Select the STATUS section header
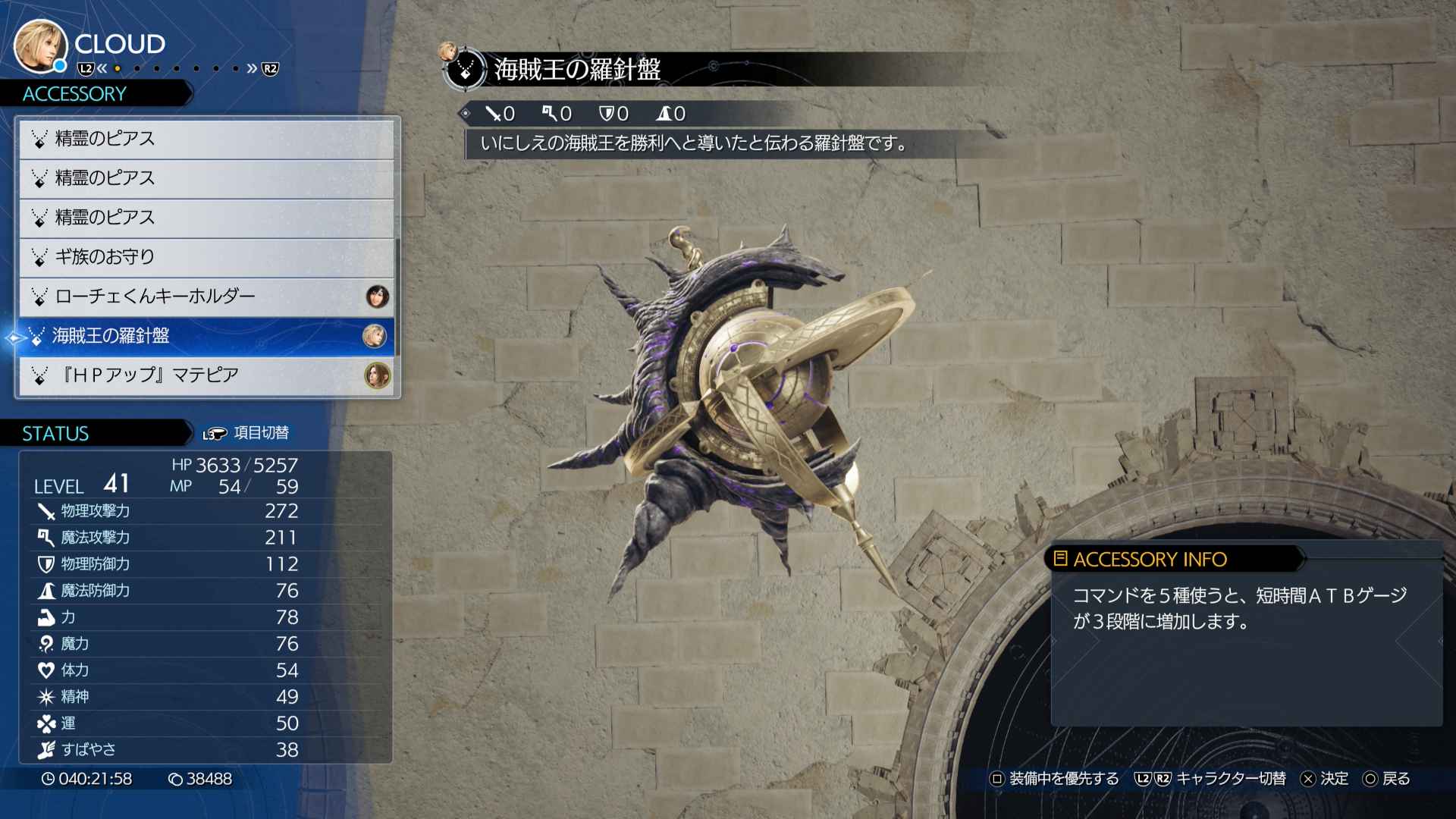Image resolution: width=1456 pixels, height=819 pixels. [55, 433]
